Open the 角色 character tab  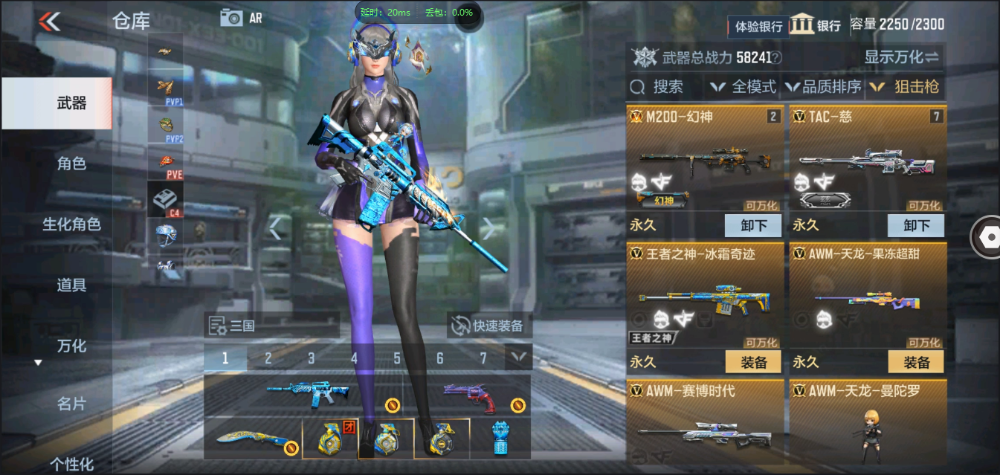pyautogui.click(x=71, y=164)
